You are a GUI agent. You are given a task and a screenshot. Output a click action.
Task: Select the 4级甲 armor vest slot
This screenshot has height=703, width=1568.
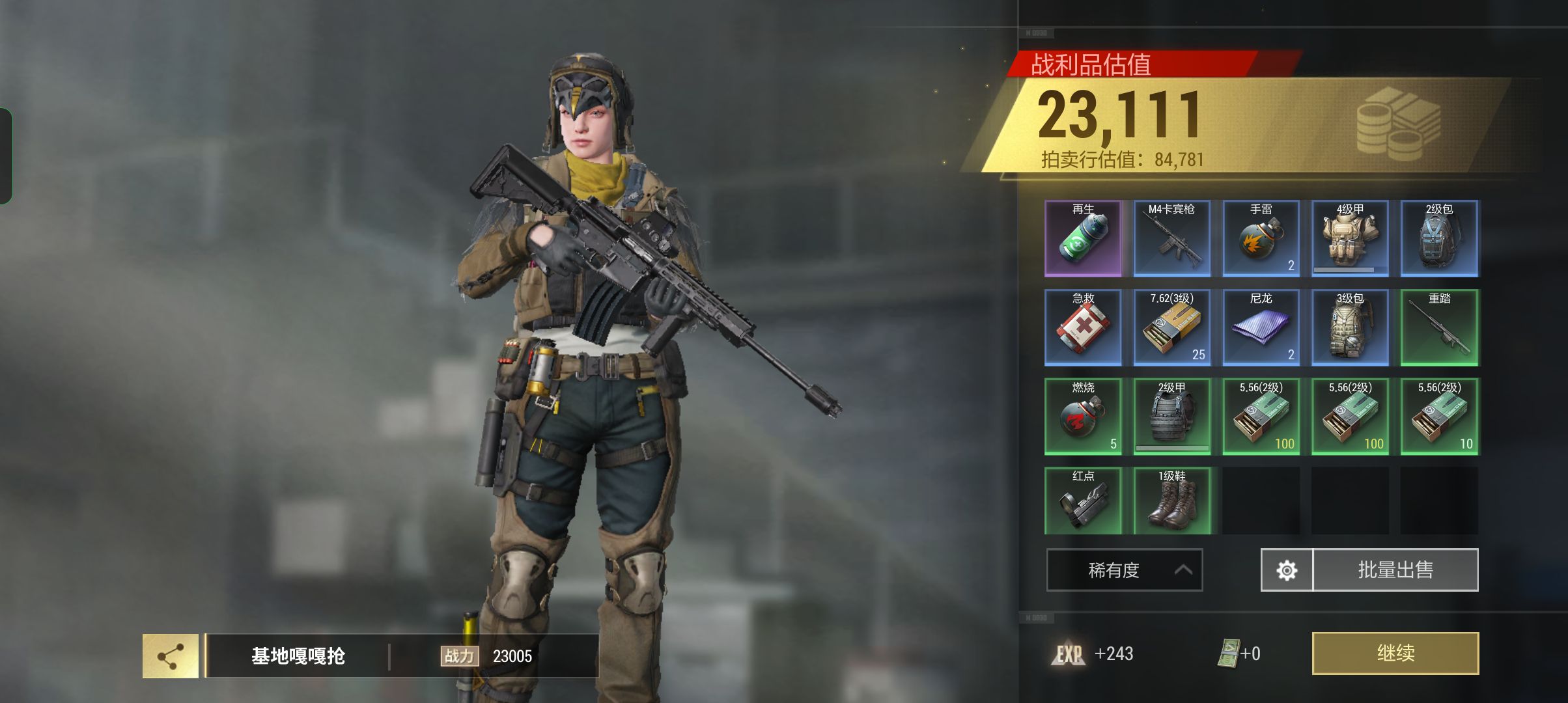tap(1350, 238)
